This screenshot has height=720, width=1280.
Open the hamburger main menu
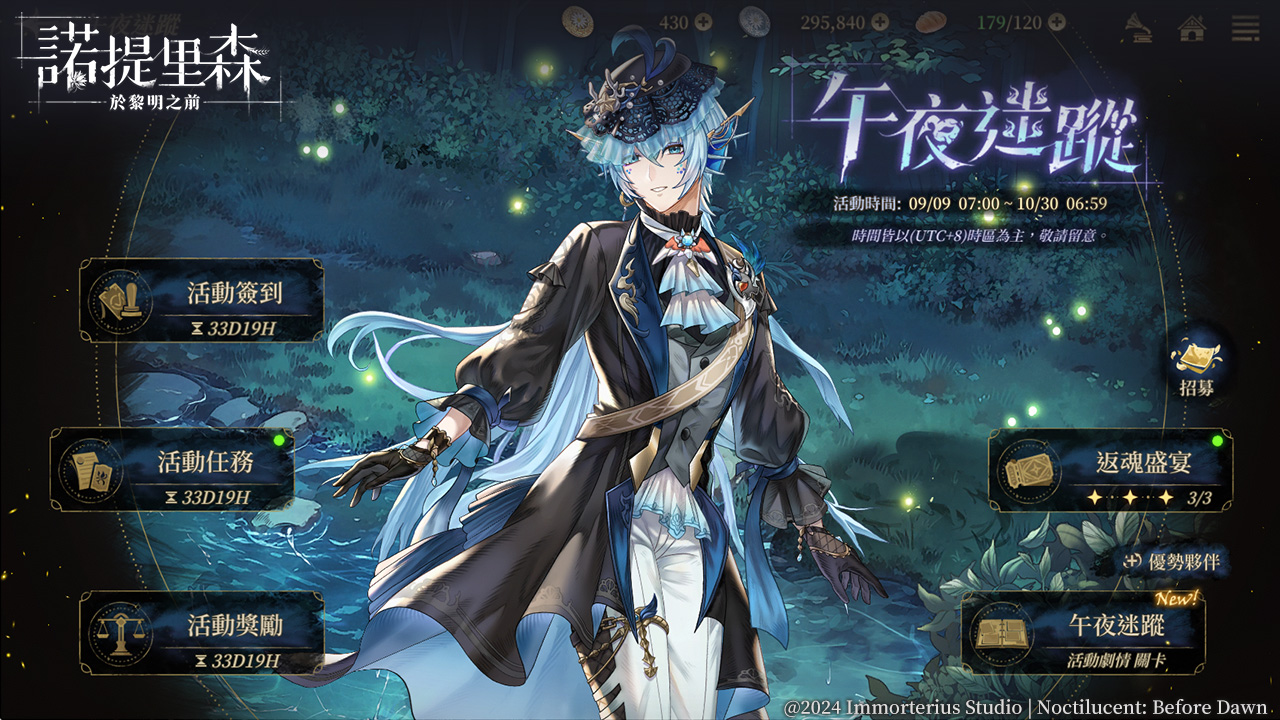[x=1245, y=26]
